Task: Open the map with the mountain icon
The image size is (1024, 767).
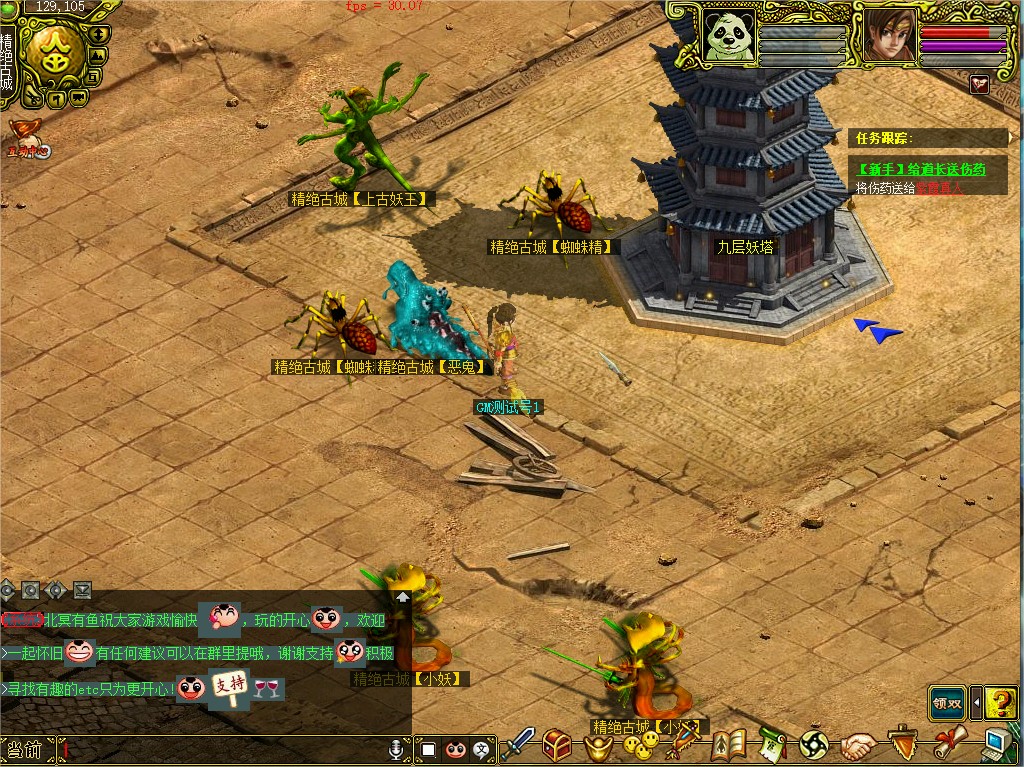Action: click(x=97, y=55)
